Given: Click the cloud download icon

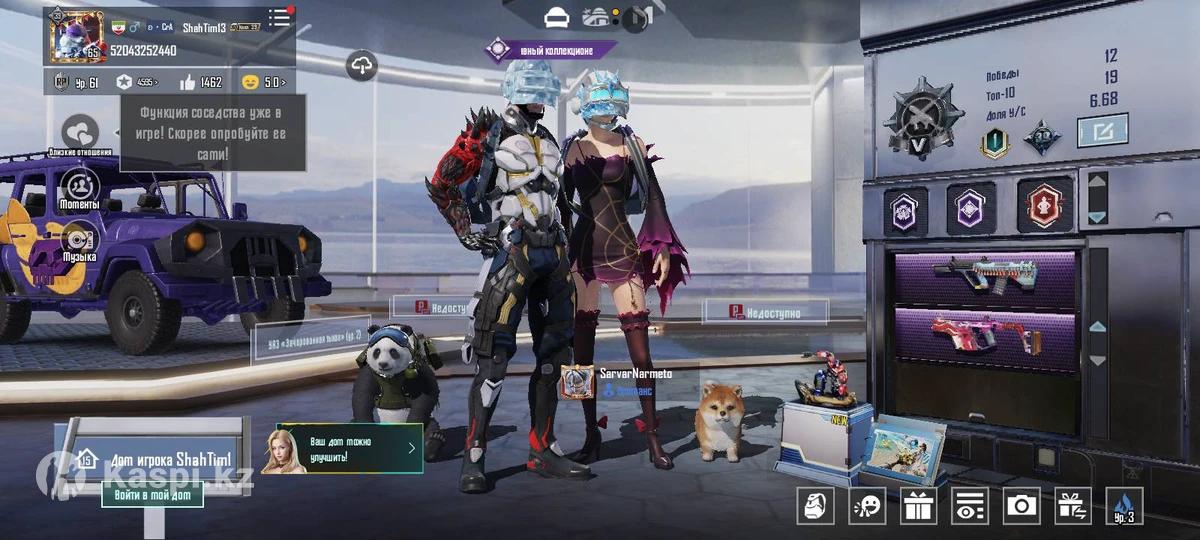Looking at the screenshot, I should [x=362, y=66].
